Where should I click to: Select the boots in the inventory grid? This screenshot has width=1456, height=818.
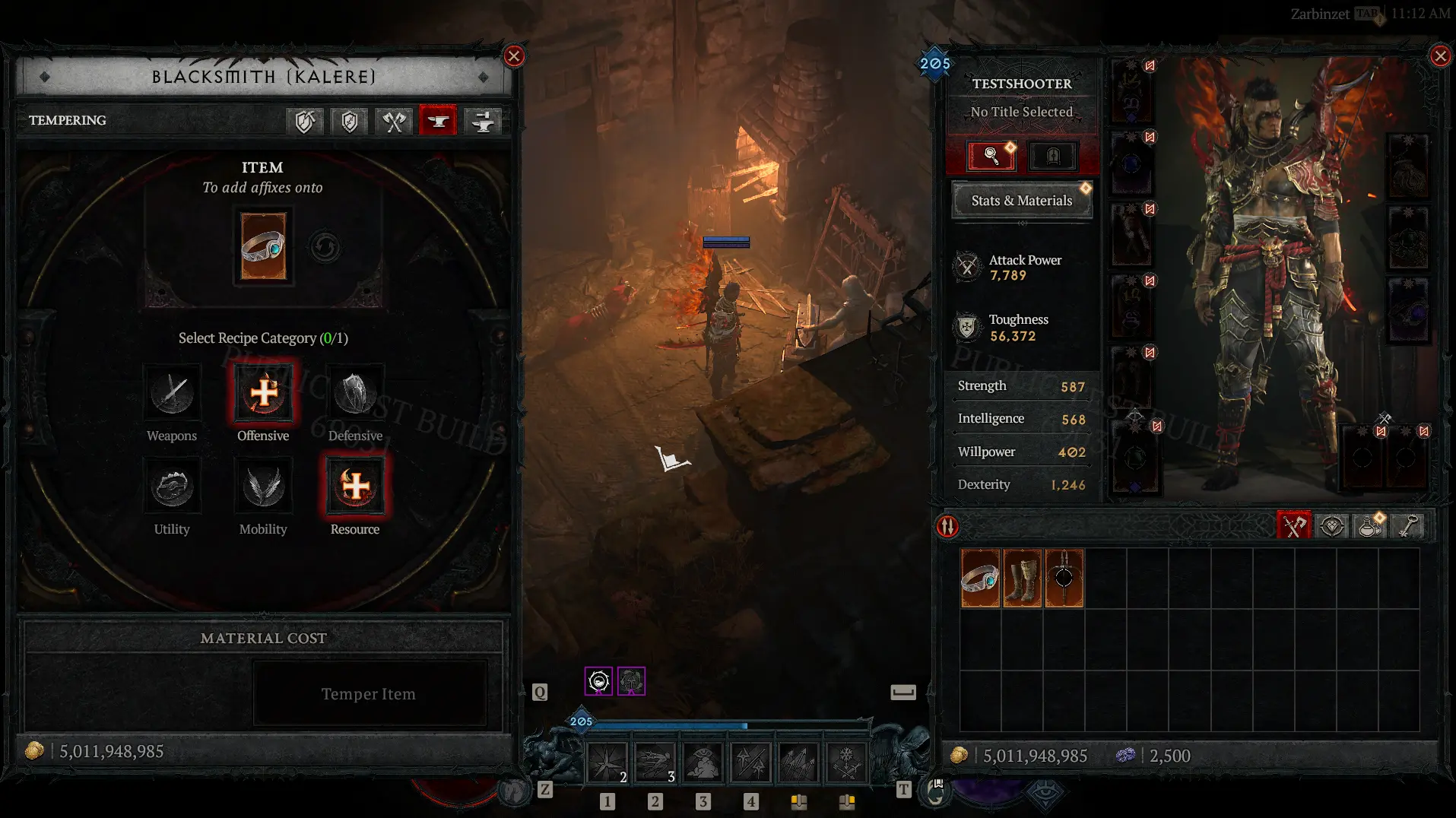pos(1023,578)
